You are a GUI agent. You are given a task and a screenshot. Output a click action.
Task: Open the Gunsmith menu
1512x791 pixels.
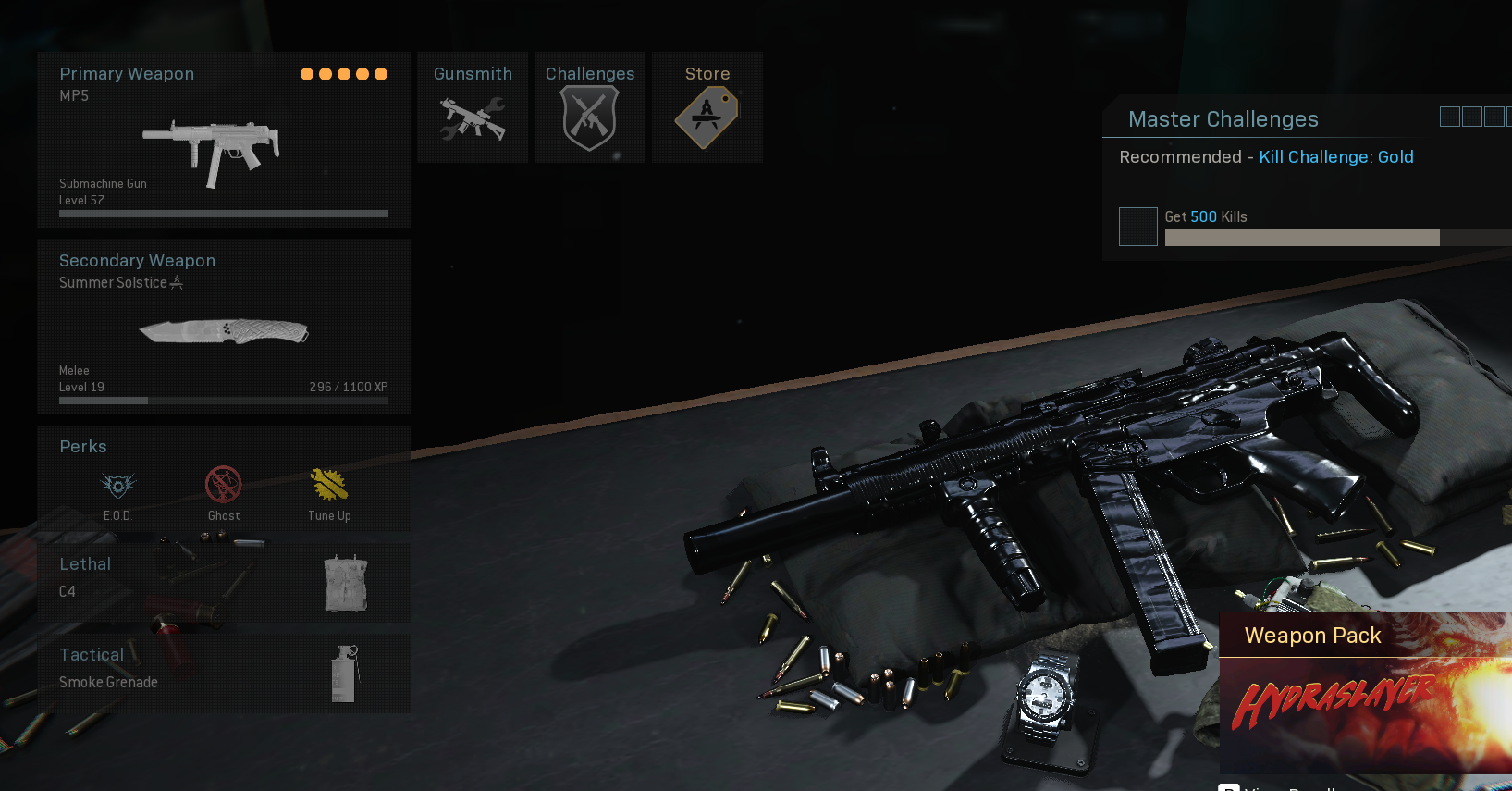(473, 107)
